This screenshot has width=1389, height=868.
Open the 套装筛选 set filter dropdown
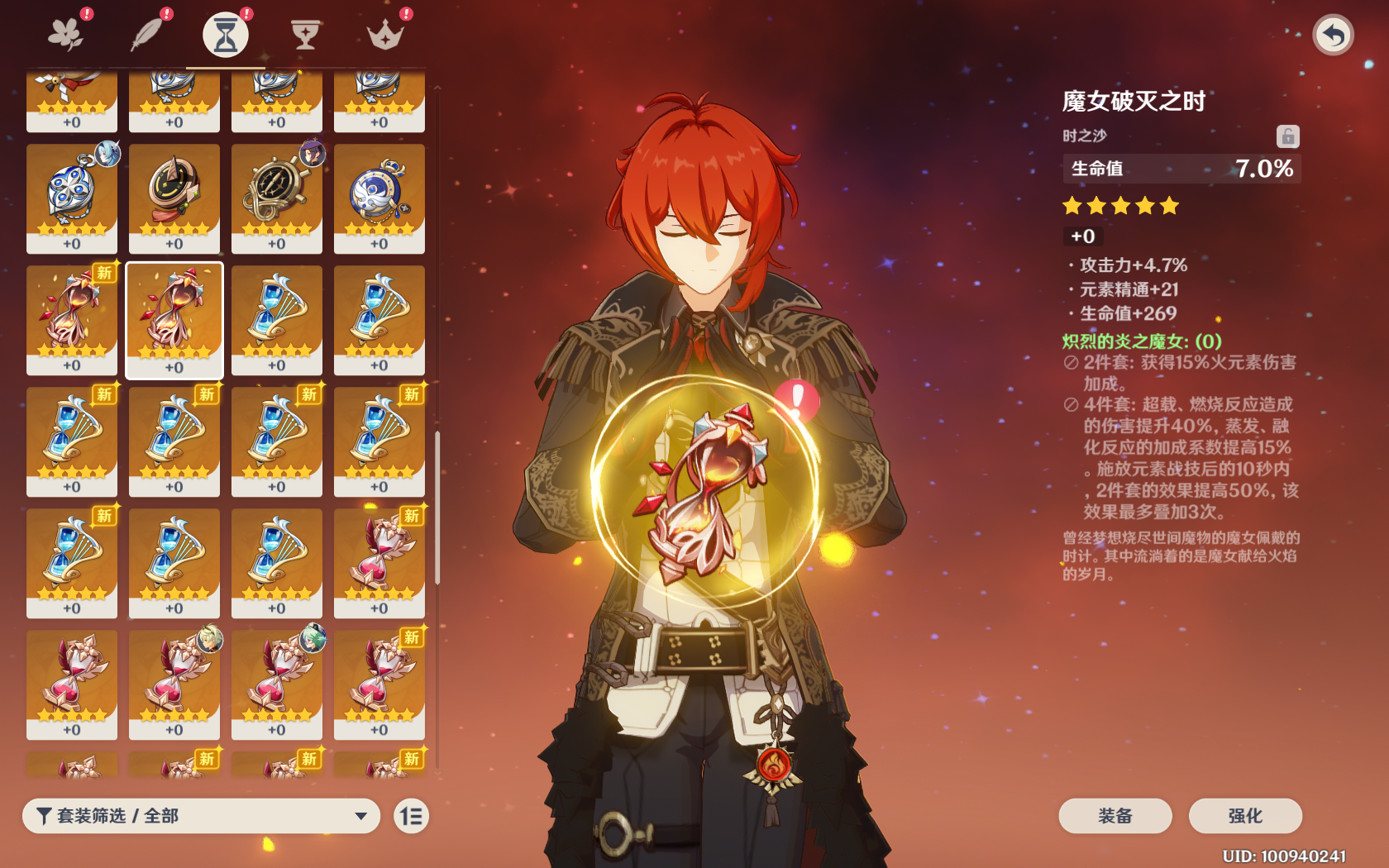[201, 816]
